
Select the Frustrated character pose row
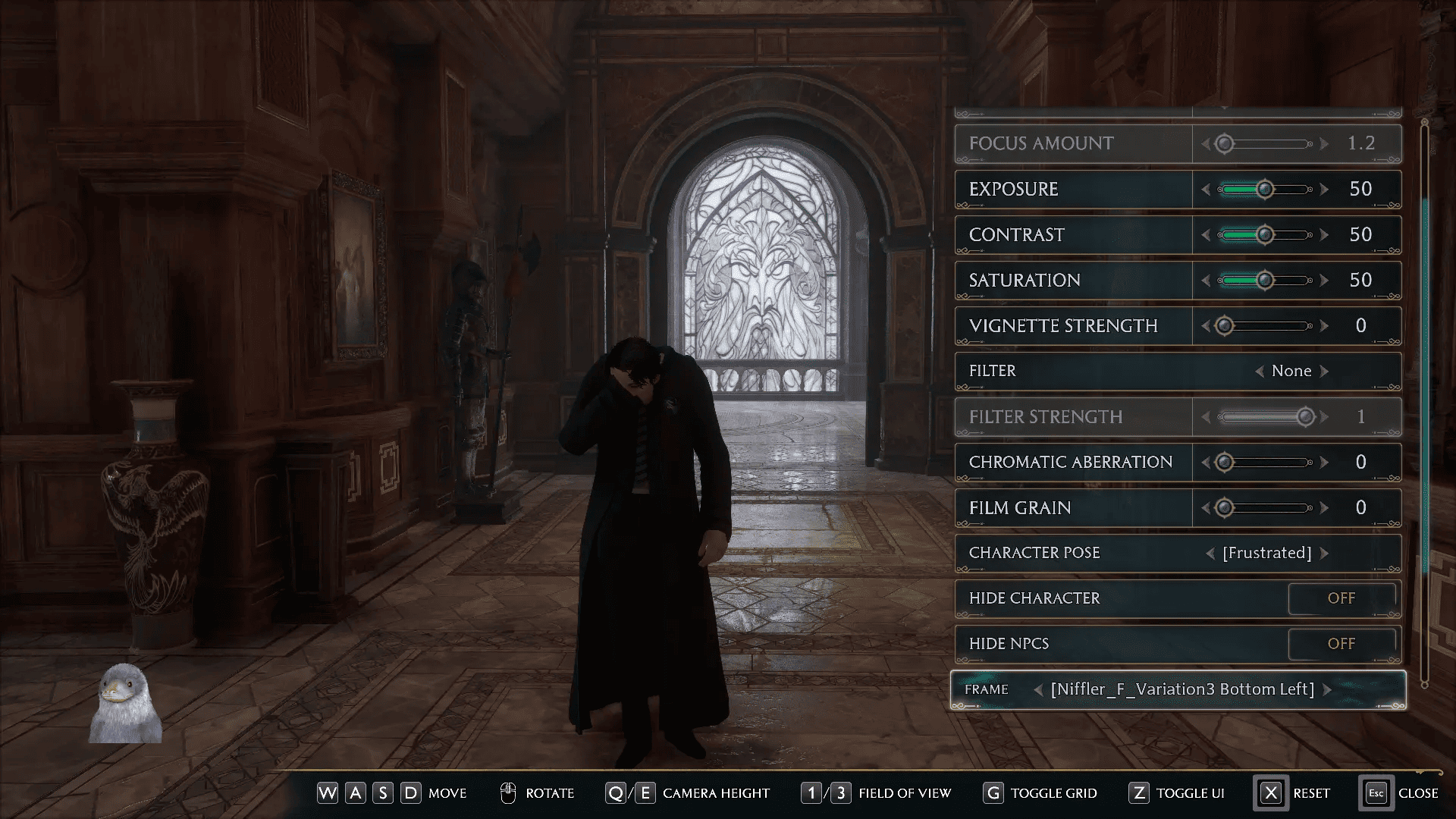(1034, 553)
